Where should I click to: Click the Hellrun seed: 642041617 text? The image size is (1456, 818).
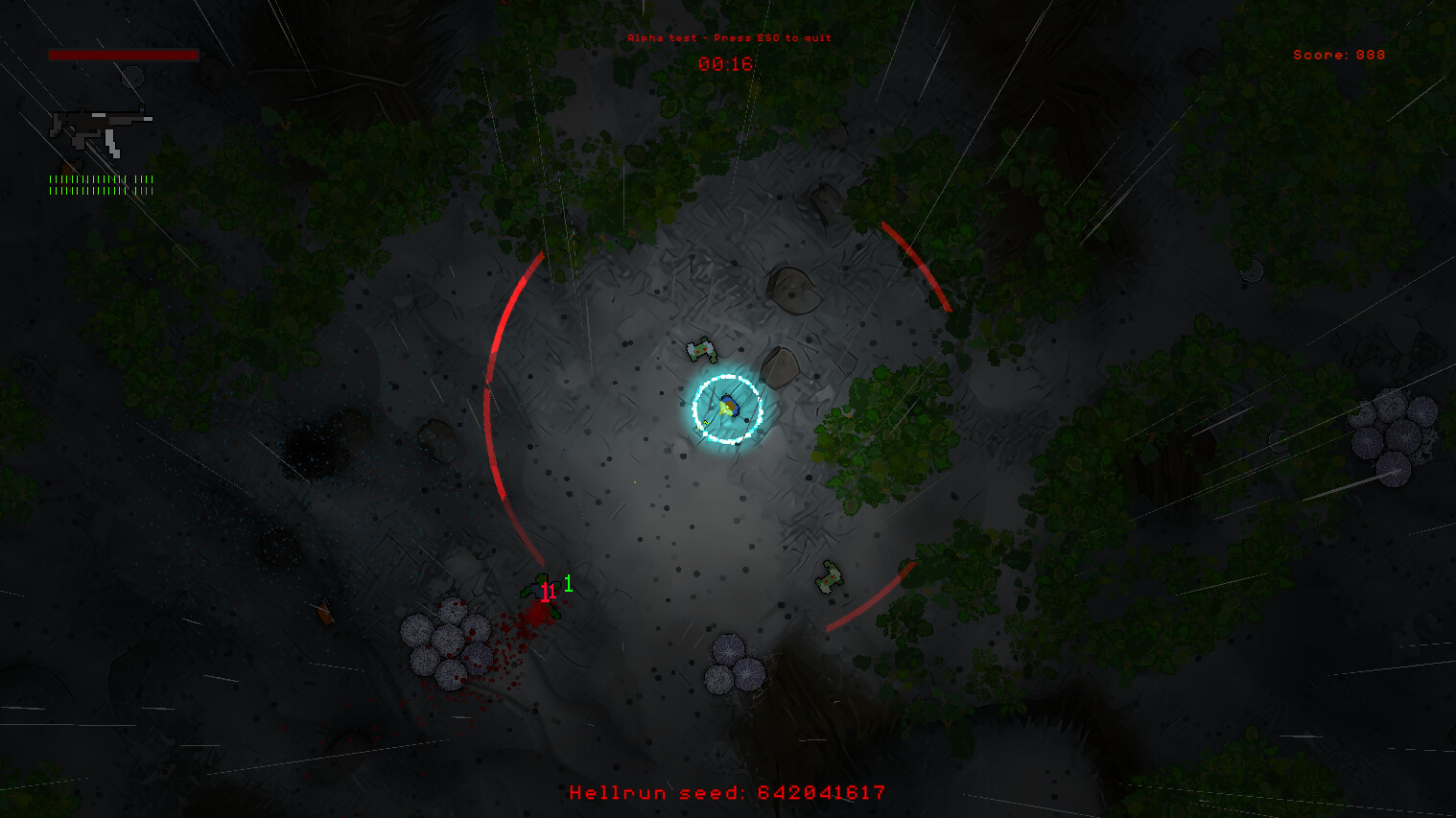727,793
